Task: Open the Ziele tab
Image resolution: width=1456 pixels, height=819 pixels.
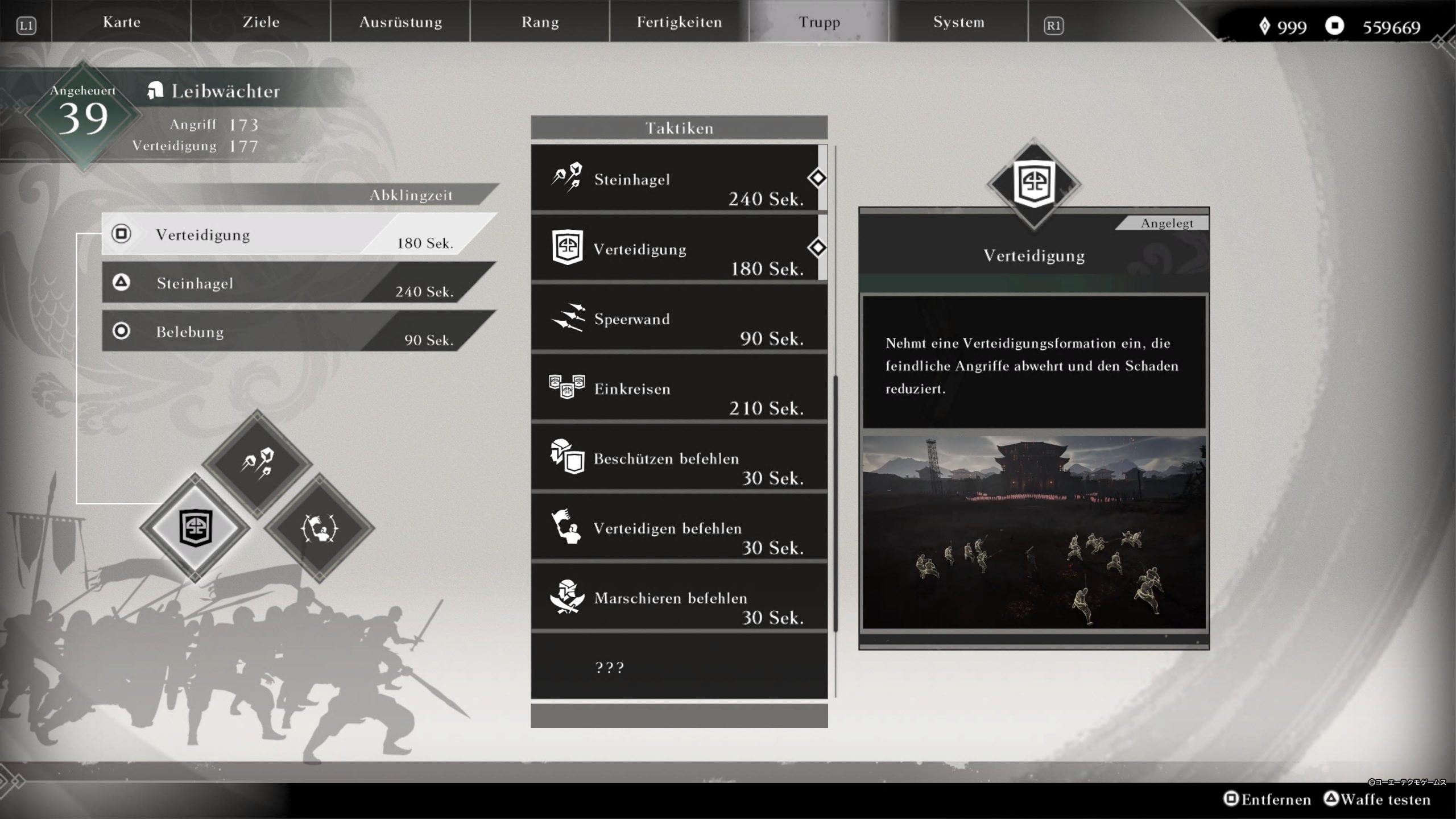Action: [x=261, y=22]
